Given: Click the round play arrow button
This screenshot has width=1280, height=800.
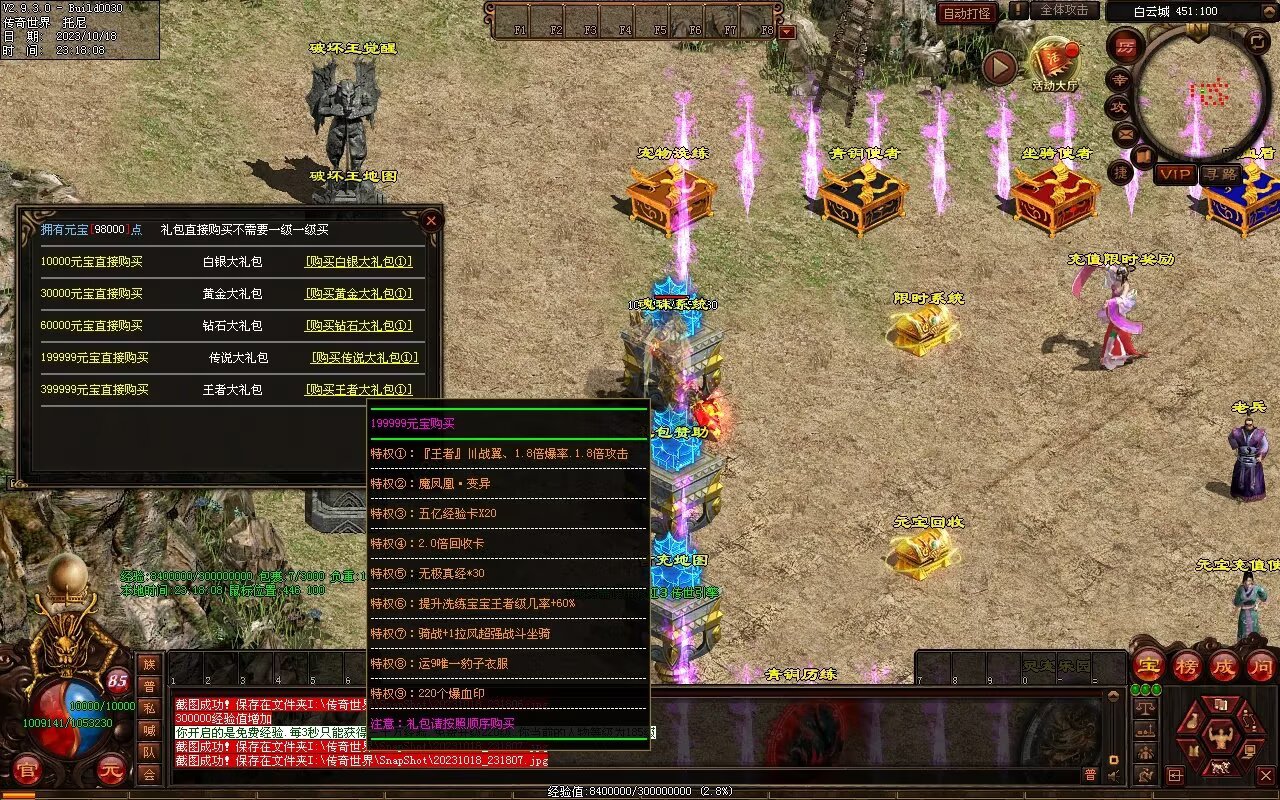Looking at the screenshot, I should tap(999, 67).
